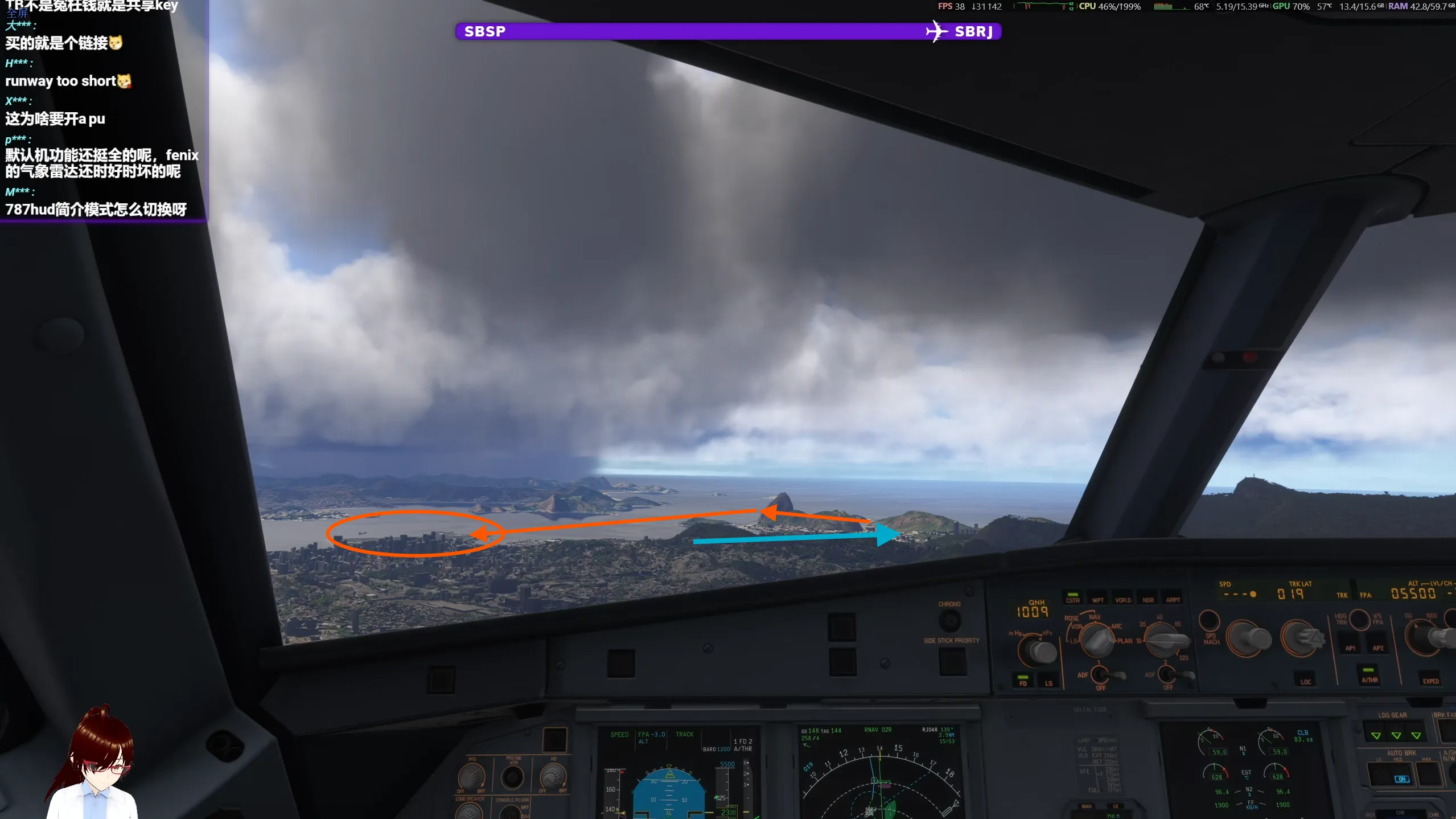Click the PFD/ND XFR button
The image size is (1456, 819).
[512, 777]
